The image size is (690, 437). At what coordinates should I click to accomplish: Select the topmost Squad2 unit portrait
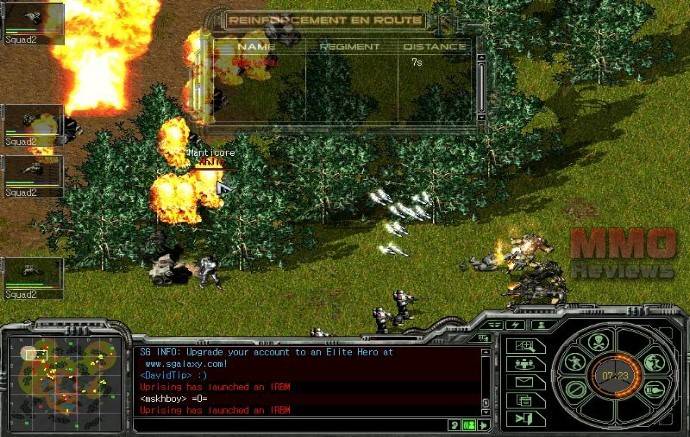tap(34, 22)
